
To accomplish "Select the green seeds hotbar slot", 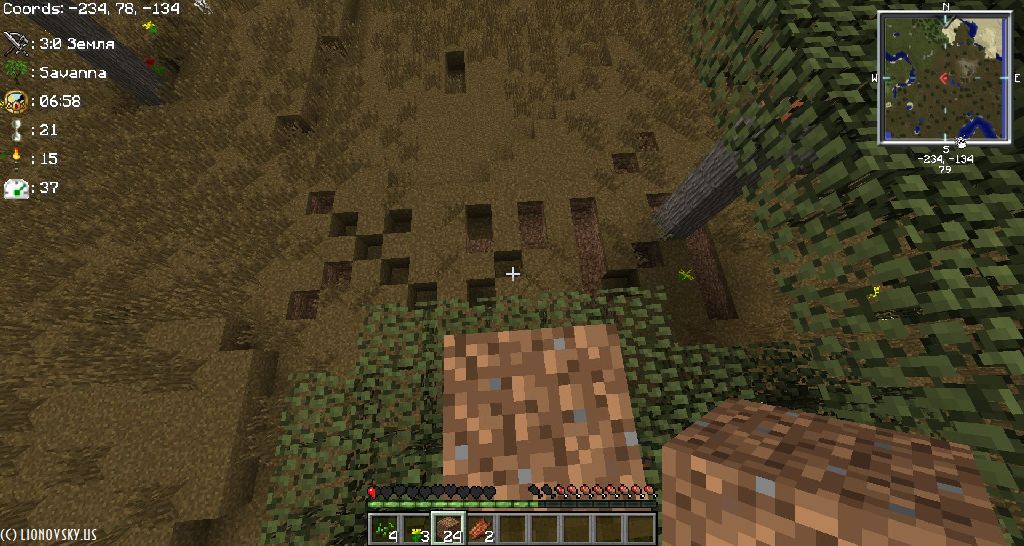I will pos(384,527).
